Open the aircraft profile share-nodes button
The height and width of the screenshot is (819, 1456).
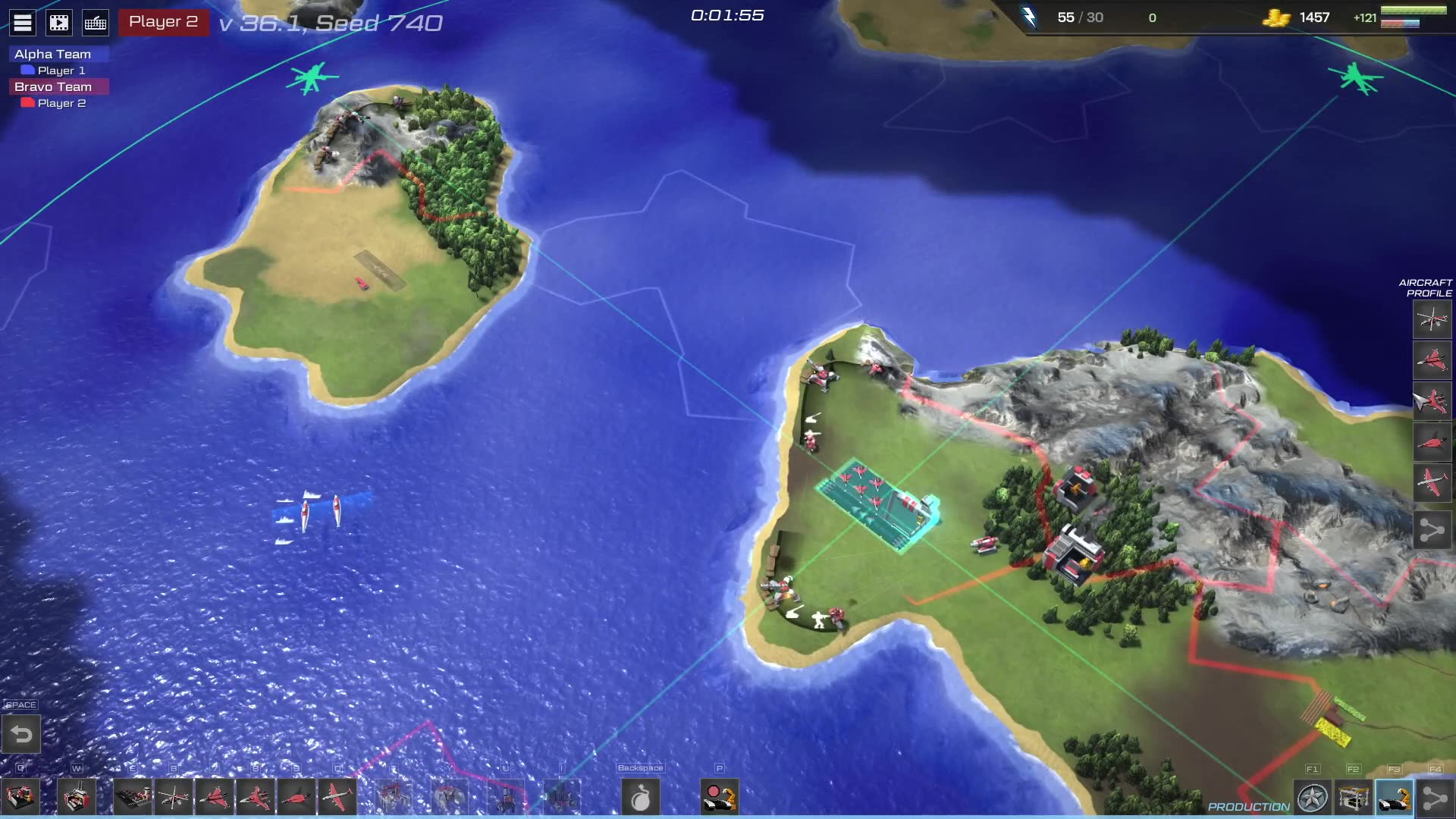pyautogui.click(x=1432, y=529)
